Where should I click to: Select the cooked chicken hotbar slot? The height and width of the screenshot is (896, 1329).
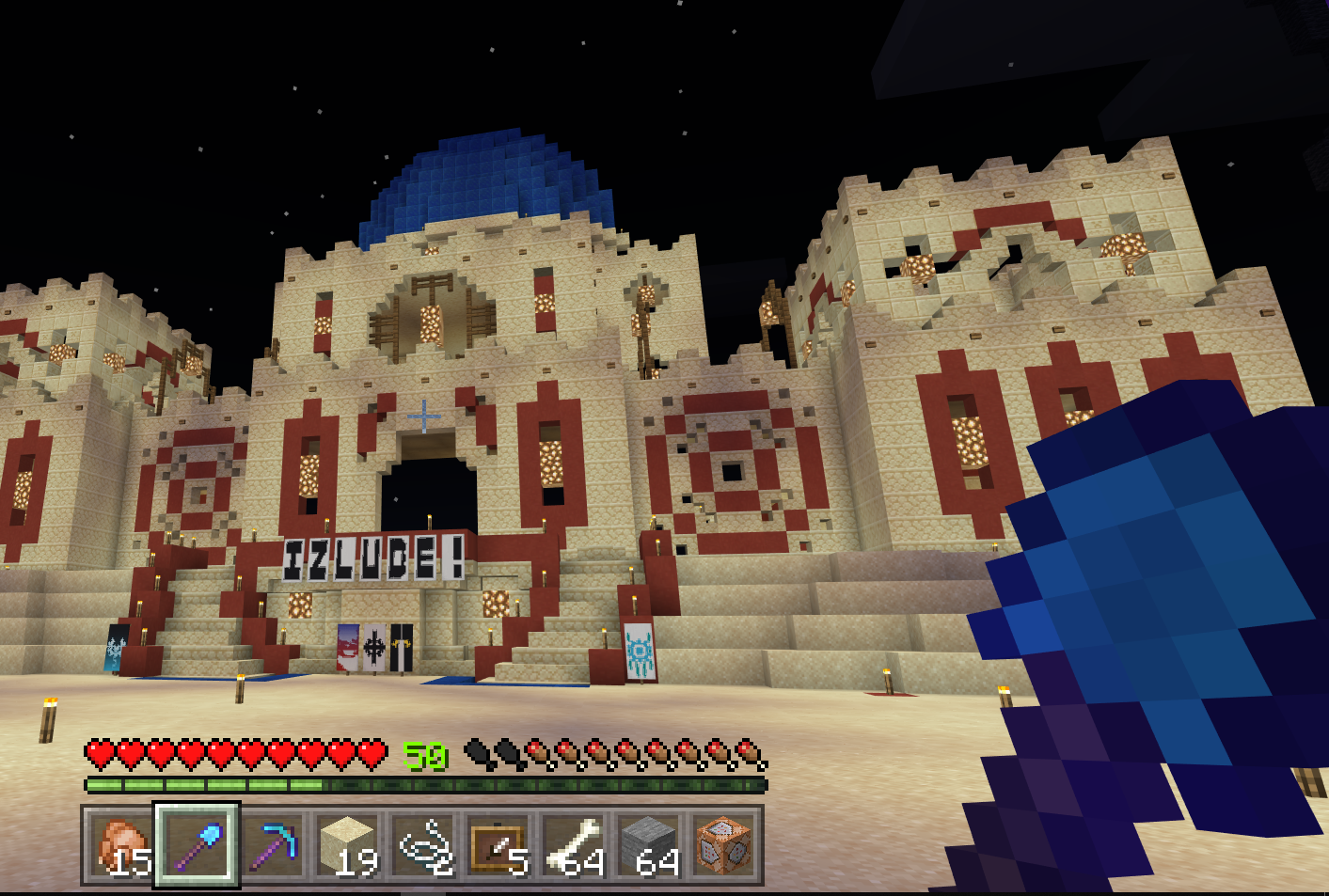point(121,844)
